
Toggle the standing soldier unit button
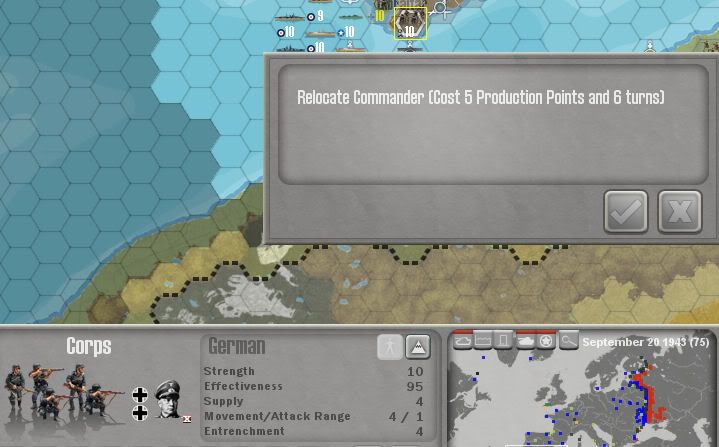tap(390, 346)
